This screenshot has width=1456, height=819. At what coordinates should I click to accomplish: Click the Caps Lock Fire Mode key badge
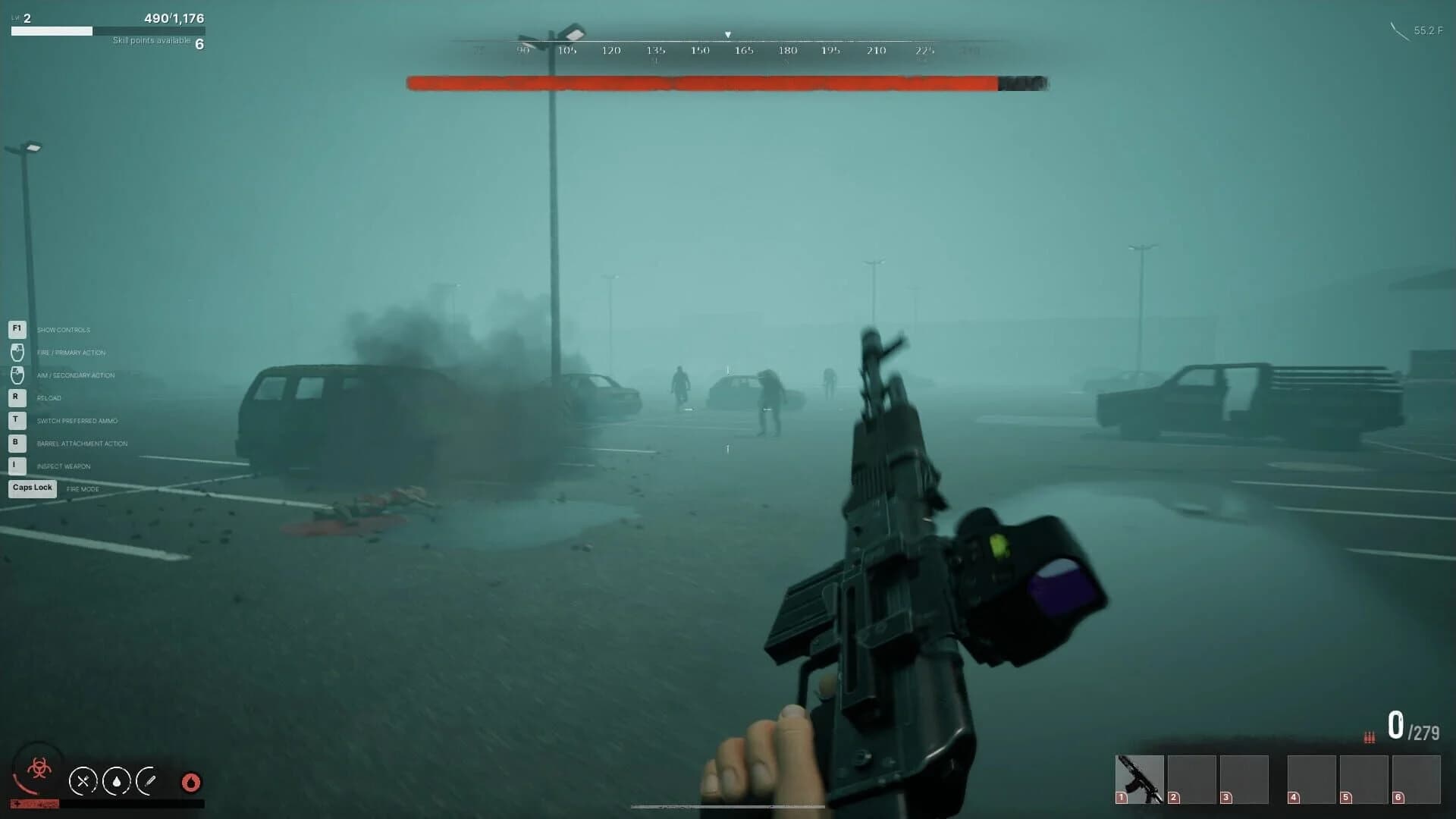tap(31, 488)
